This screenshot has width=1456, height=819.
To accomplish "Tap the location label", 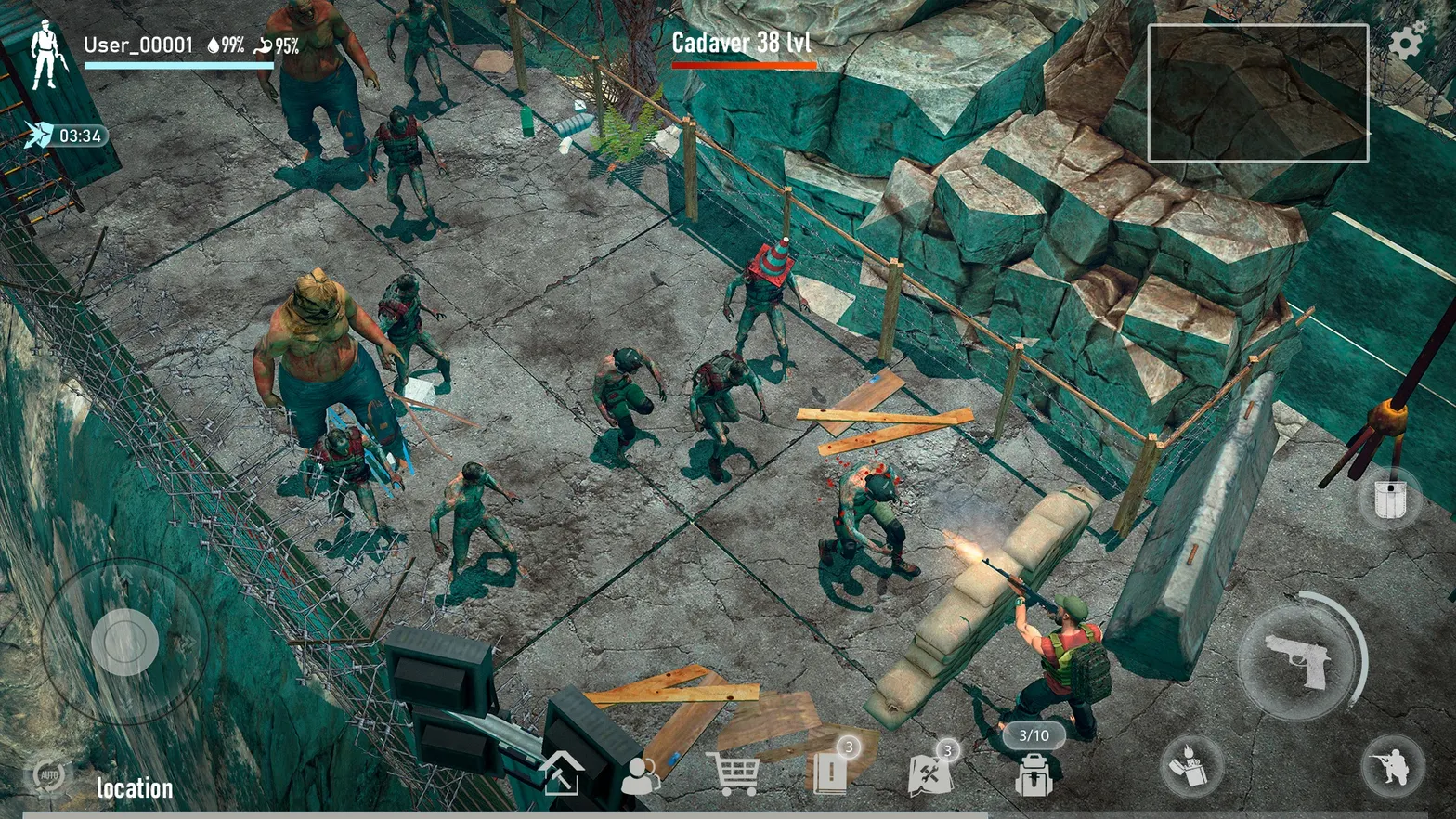I will pos(135,789).
